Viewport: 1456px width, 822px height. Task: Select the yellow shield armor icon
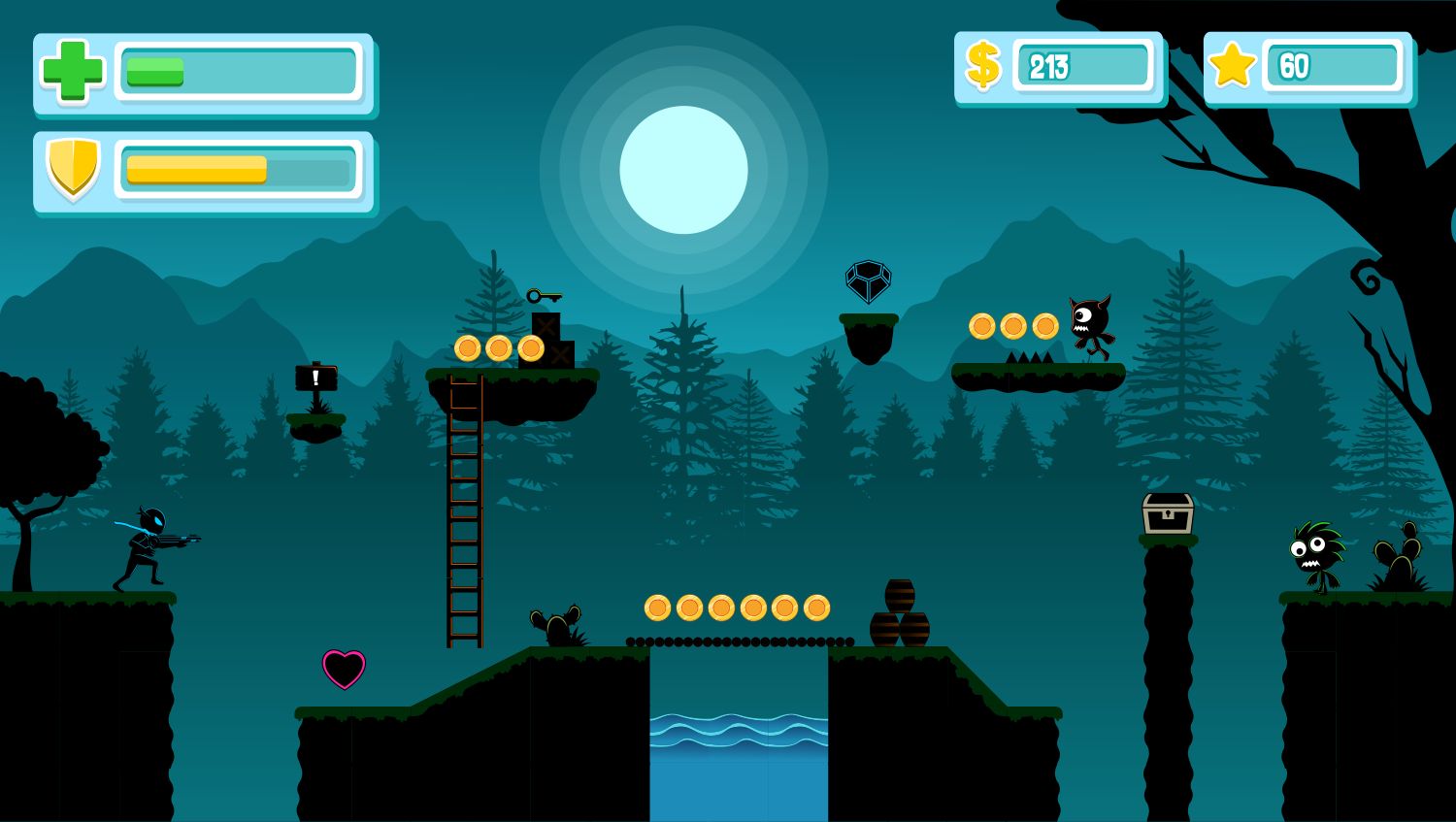click(73, 168)
